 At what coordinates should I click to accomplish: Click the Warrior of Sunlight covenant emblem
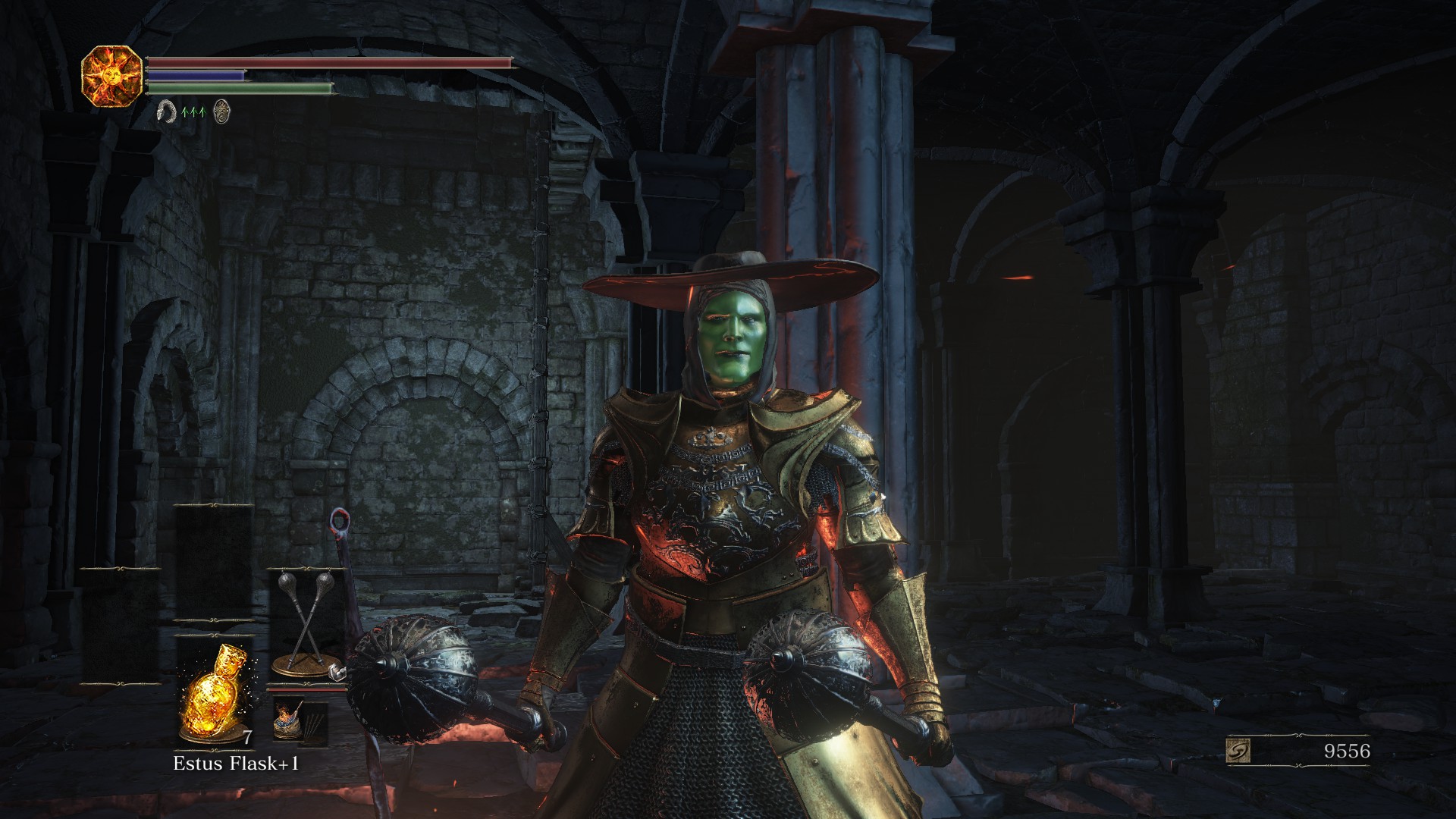click(x=111, y=76)
